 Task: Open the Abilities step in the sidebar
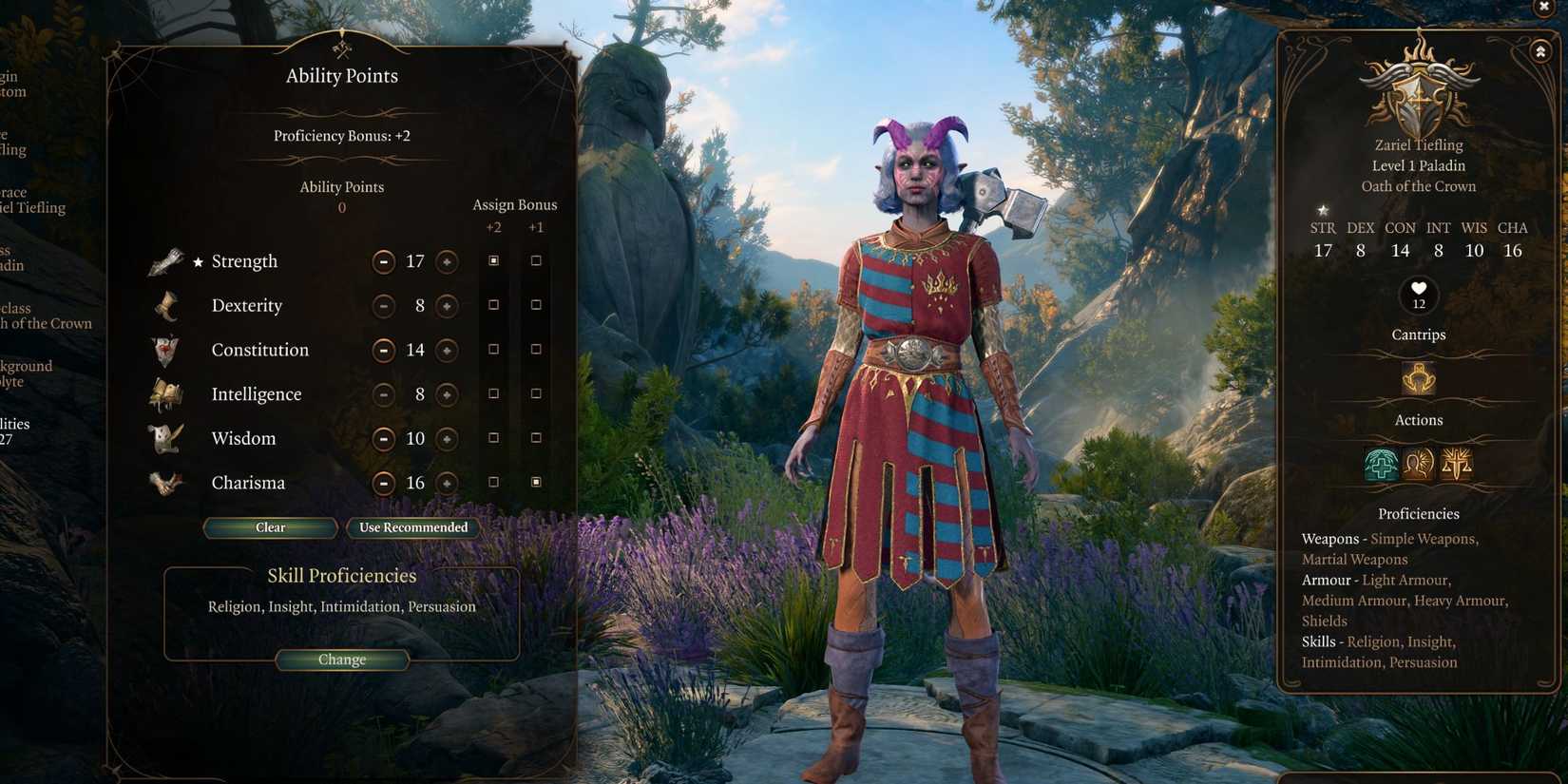pyautogui.click(x=13, y=431)
